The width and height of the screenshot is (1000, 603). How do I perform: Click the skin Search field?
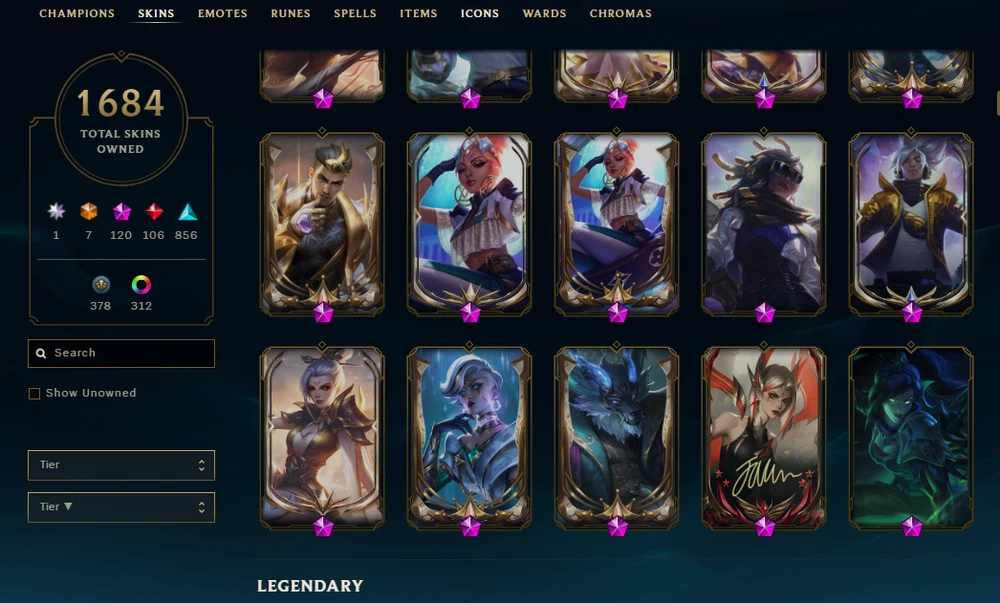click(122, 353)
